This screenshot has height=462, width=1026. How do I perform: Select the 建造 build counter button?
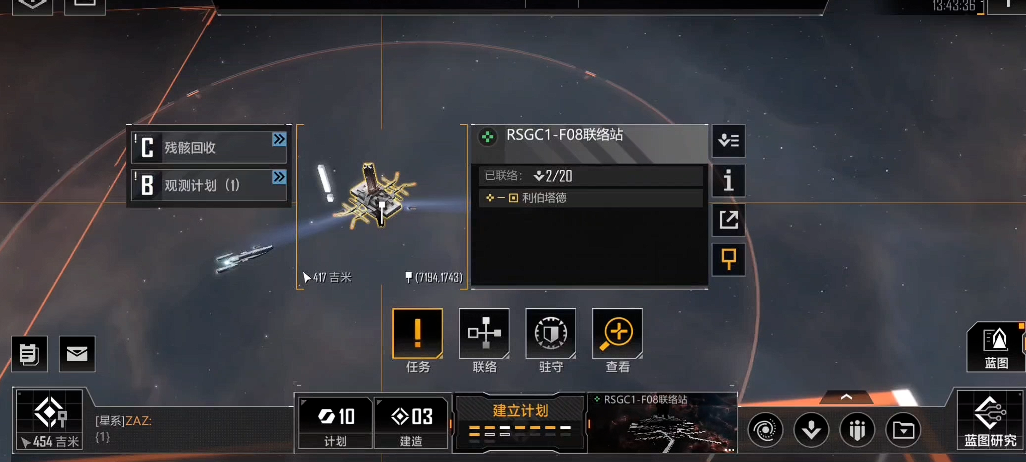[x=411, y=422]
